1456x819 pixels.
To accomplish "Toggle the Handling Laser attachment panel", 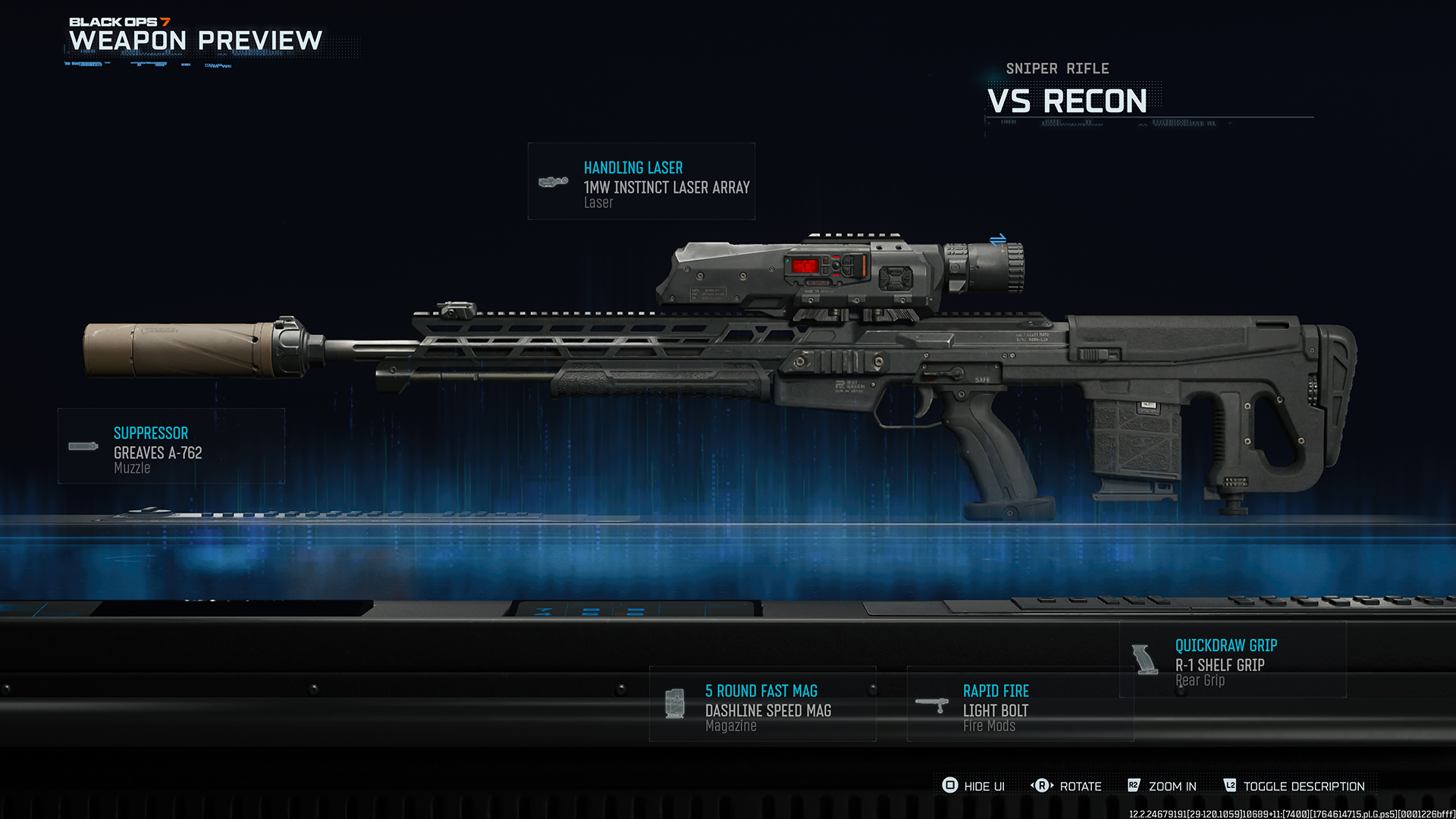I will point(641,182).
